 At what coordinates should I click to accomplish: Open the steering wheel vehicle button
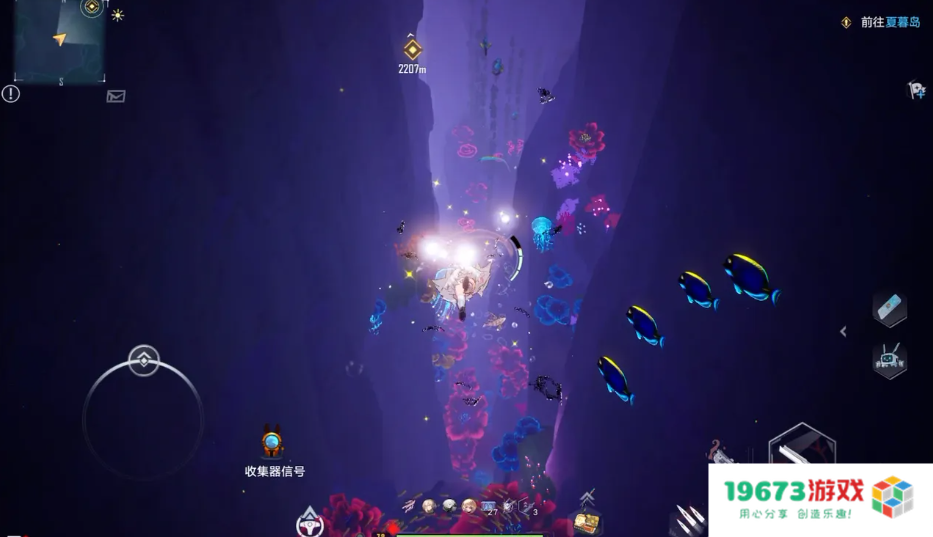[x=310, y=522]
